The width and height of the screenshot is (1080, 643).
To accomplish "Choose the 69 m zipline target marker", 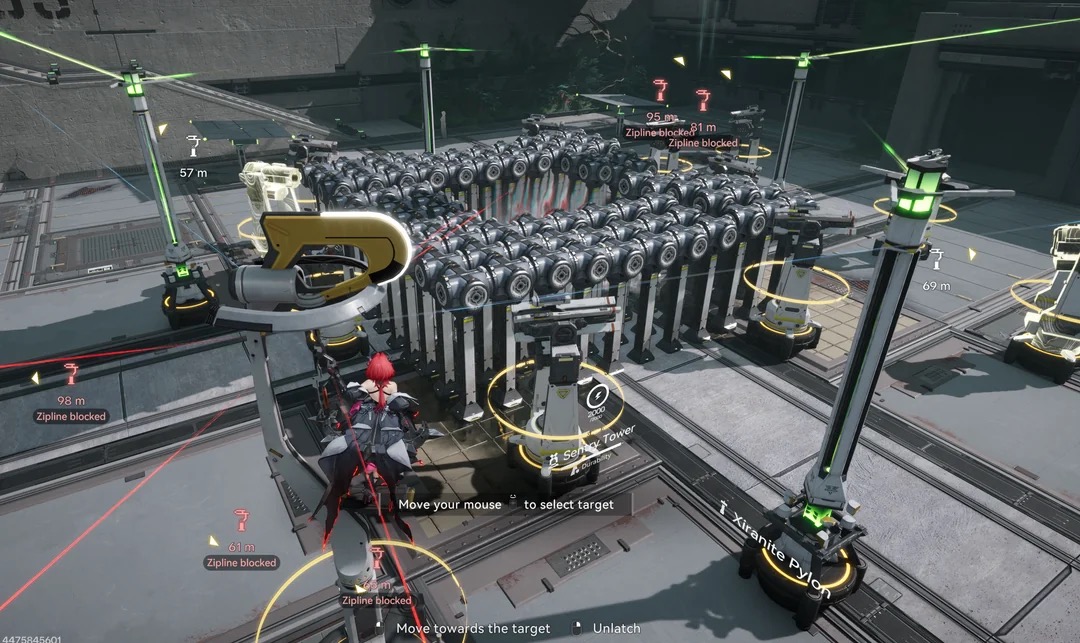I will [936, 260].
